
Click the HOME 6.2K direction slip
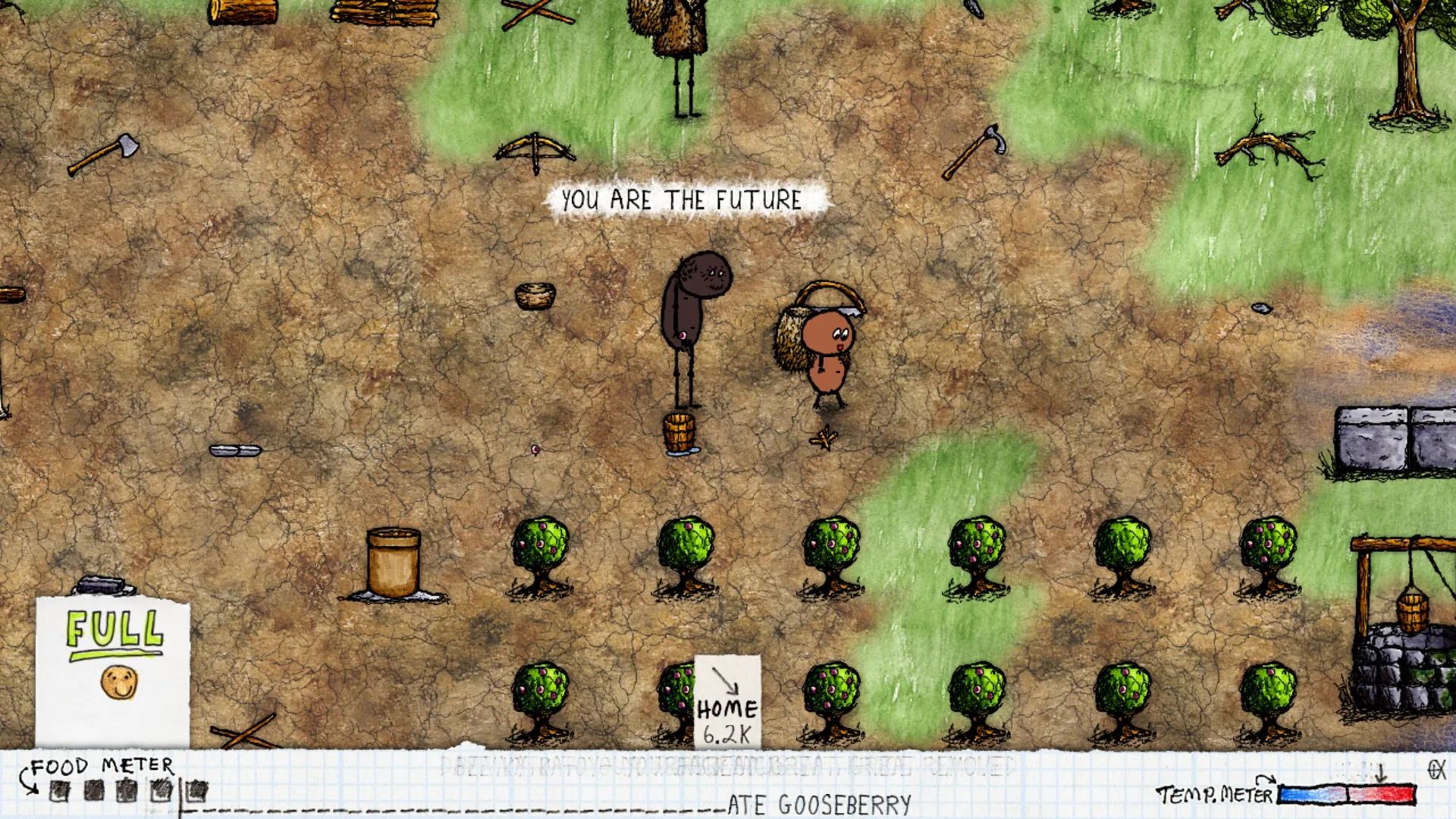pos(726,702)
